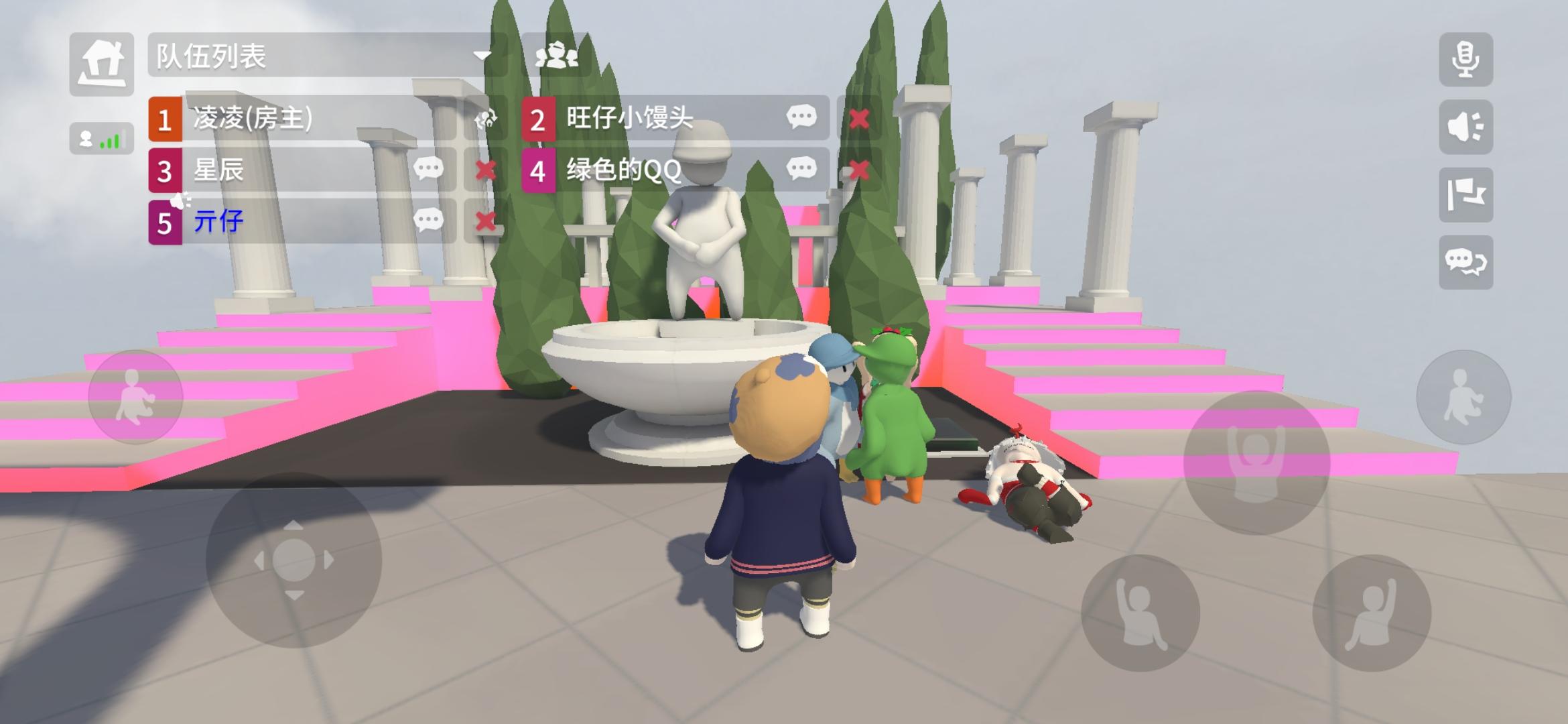Open private chat bubble for 旺仔小馒头
The width and height of the screenshot is (1568, 724).
(801, 117)
